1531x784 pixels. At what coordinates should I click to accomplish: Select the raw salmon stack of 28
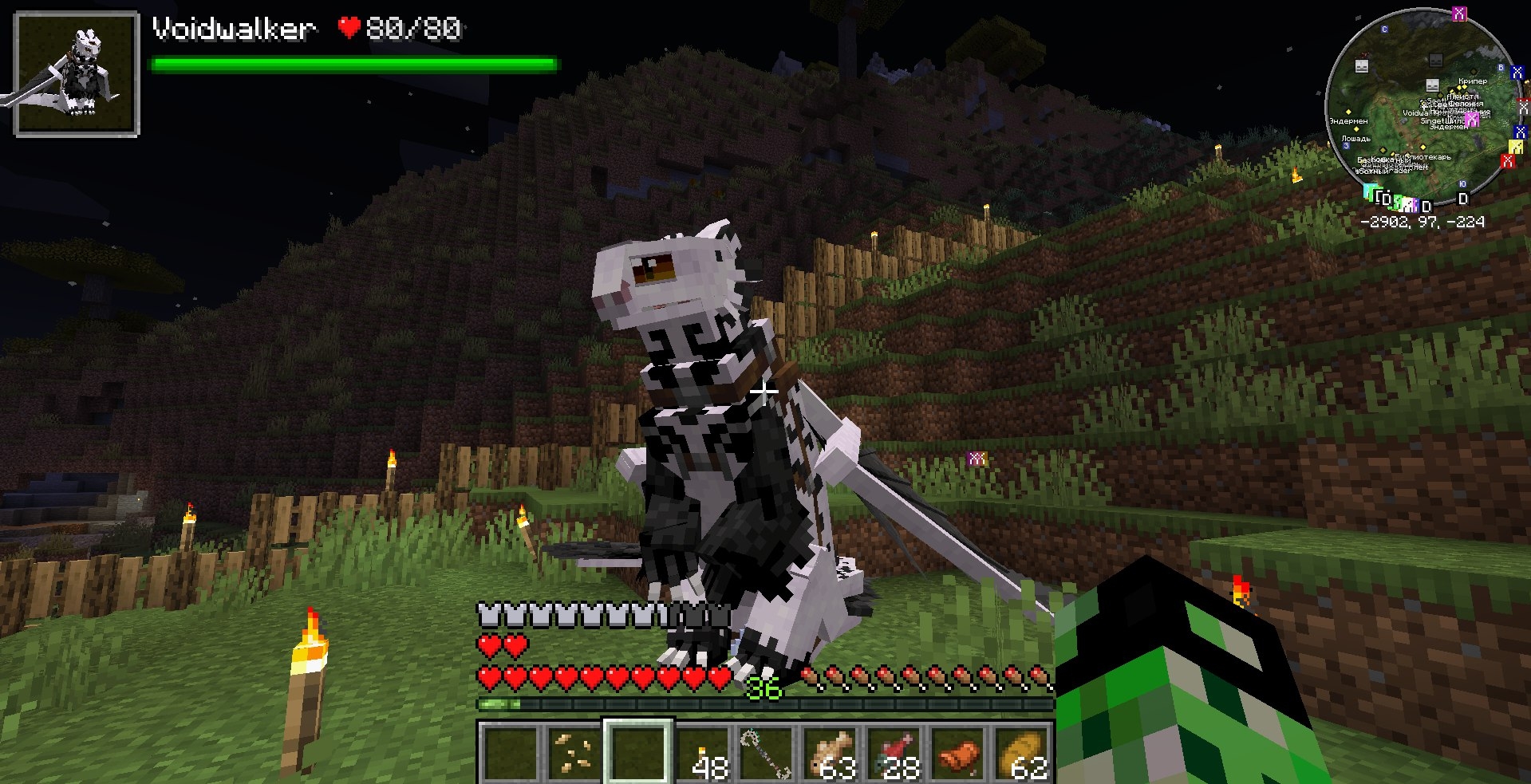coord(894,751)
